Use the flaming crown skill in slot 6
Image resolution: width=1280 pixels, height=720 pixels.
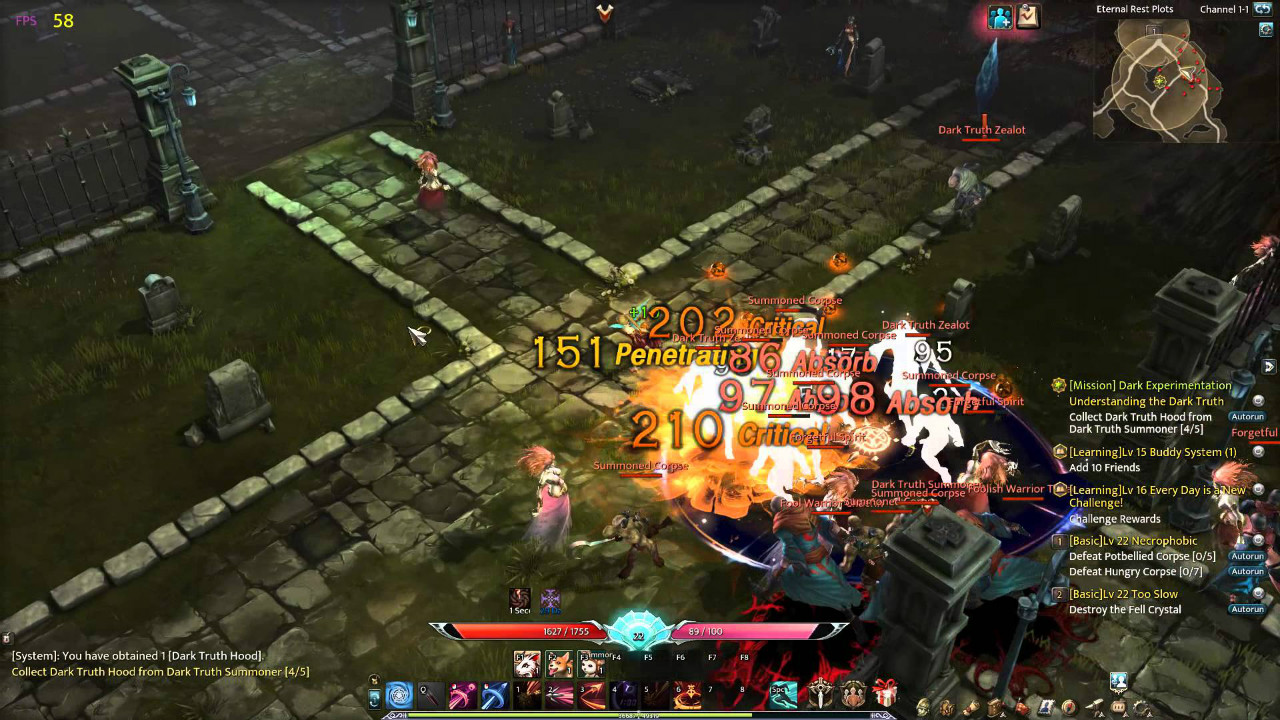click(x=688, y=694)
